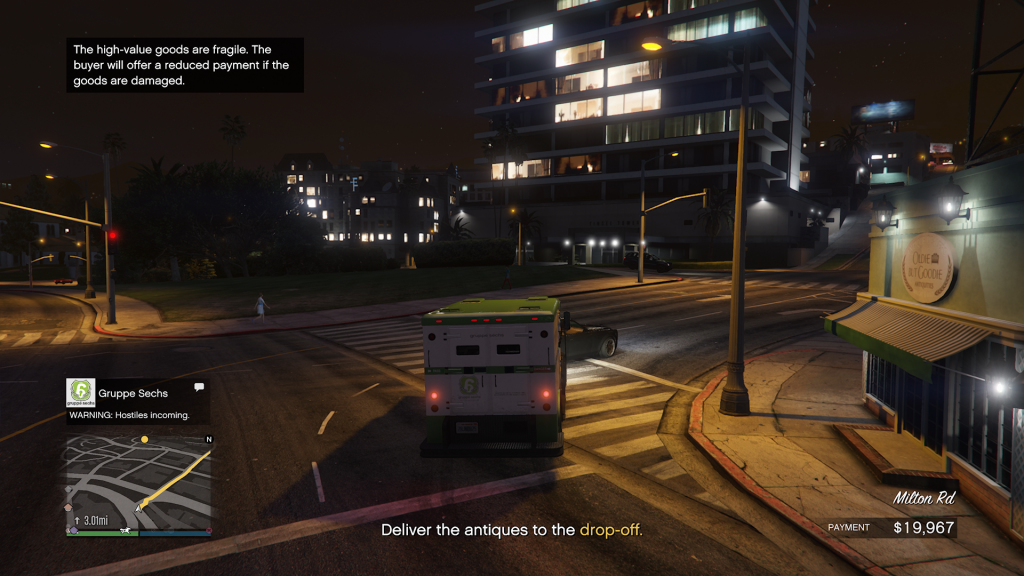Click the Gruppe Sechs logo icon
The height and width of the screenshot is (576, 1024).
80,391
